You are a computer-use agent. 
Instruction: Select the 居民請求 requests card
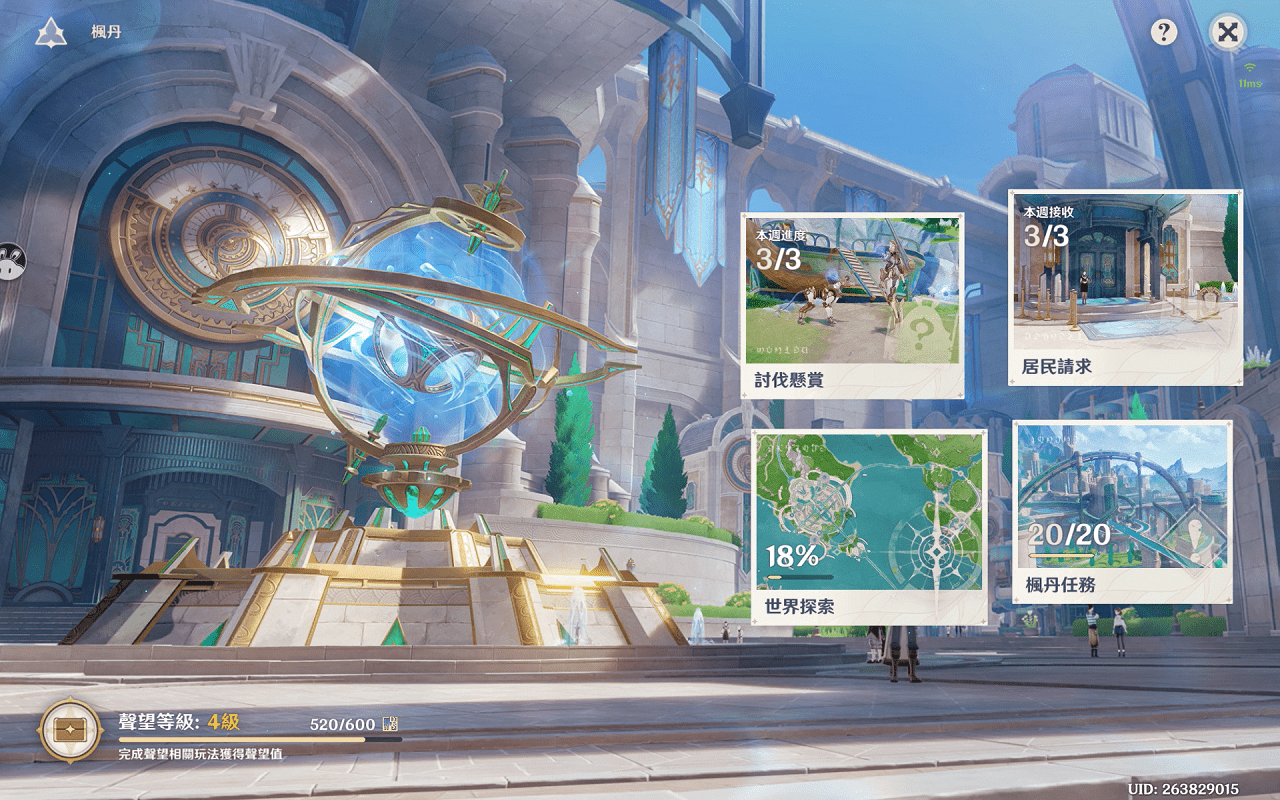[x=1125, y=287]
